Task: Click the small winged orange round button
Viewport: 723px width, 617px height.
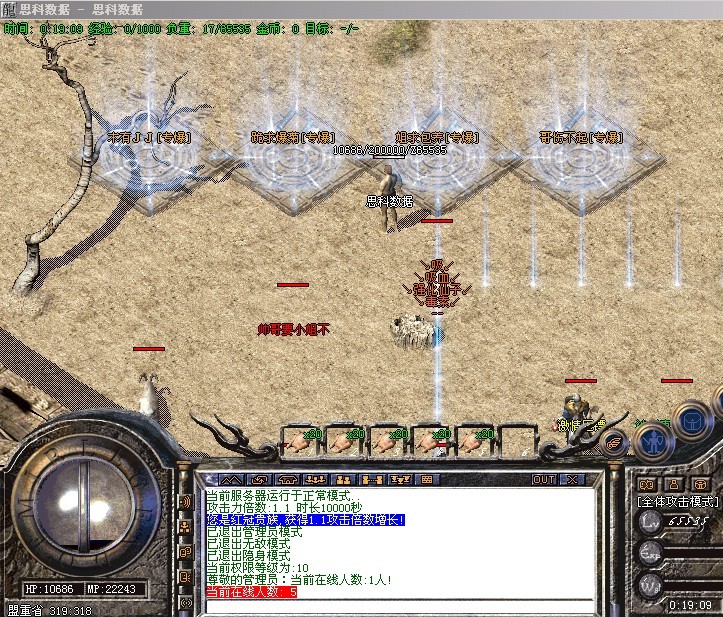Action: [x=615, y=441]
